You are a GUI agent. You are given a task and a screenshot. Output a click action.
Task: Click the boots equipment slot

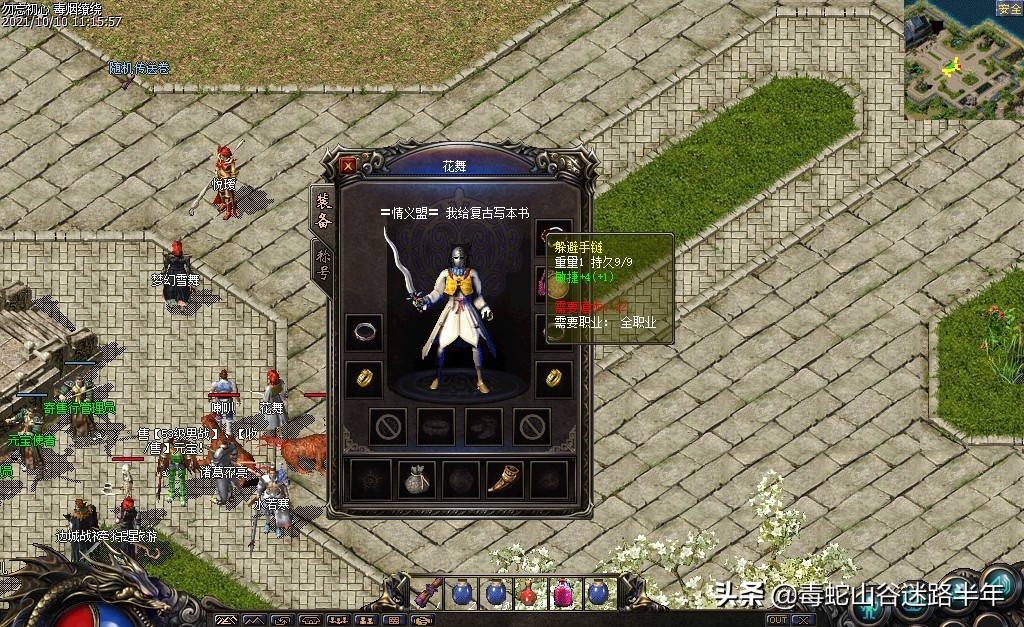pyautogui.click(x=484, y=426)
